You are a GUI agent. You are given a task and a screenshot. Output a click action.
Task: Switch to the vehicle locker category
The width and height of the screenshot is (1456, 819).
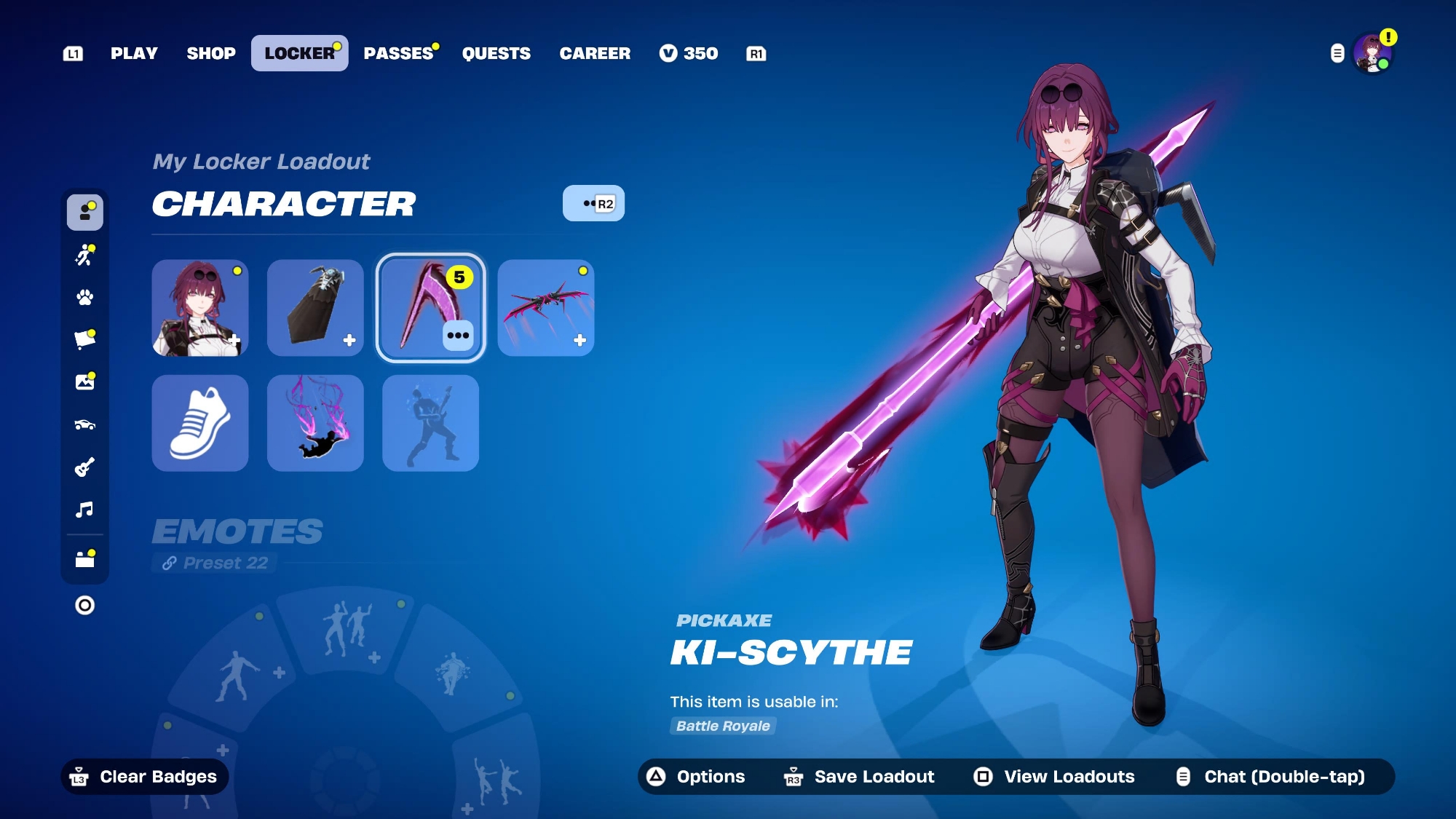click(x=85, y=424)
